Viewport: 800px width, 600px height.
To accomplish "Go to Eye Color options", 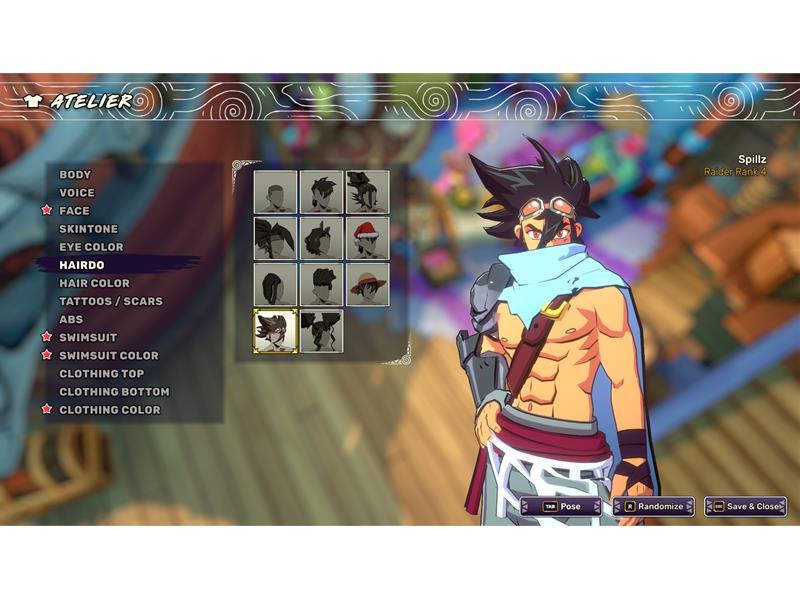I will coord(91,247).
